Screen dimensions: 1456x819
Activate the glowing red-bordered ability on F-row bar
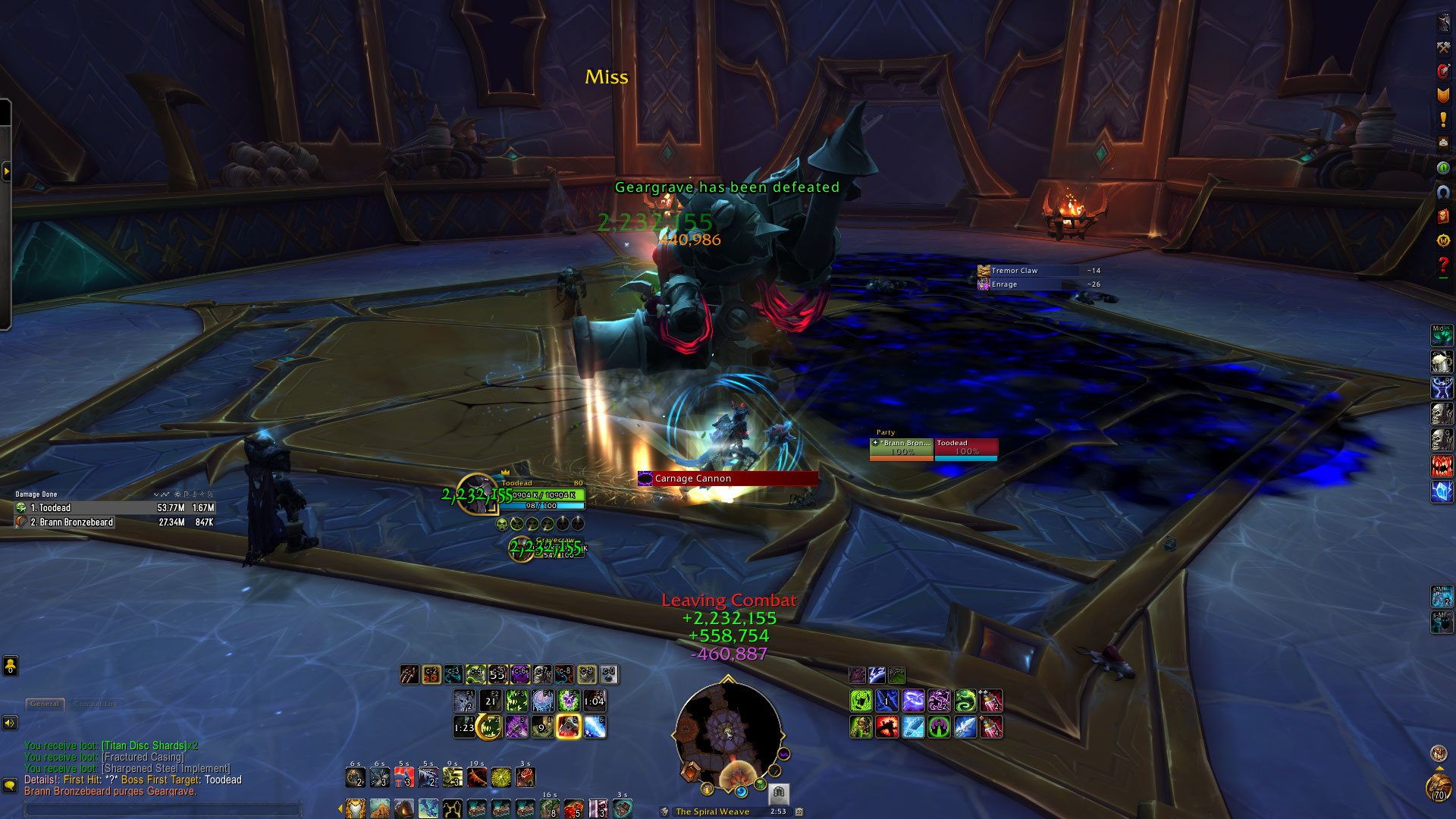pyautogui.click(x=569, y=727)
